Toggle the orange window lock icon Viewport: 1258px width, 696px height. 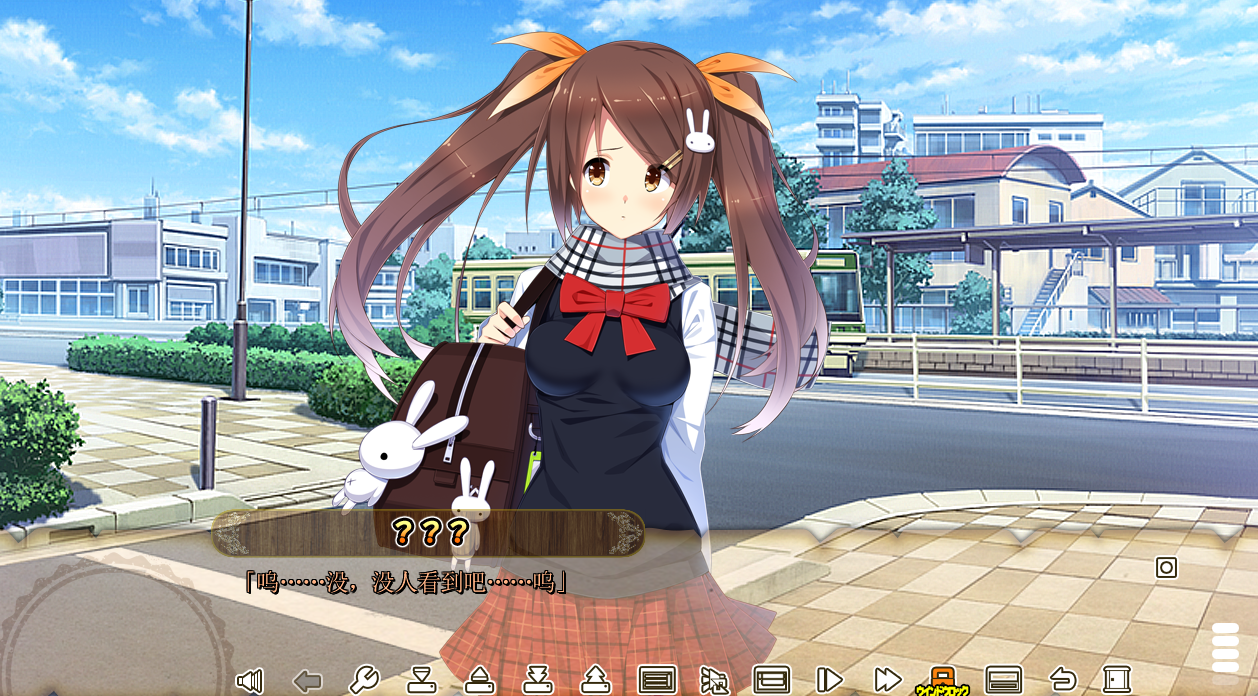click(x=942, y=680)
